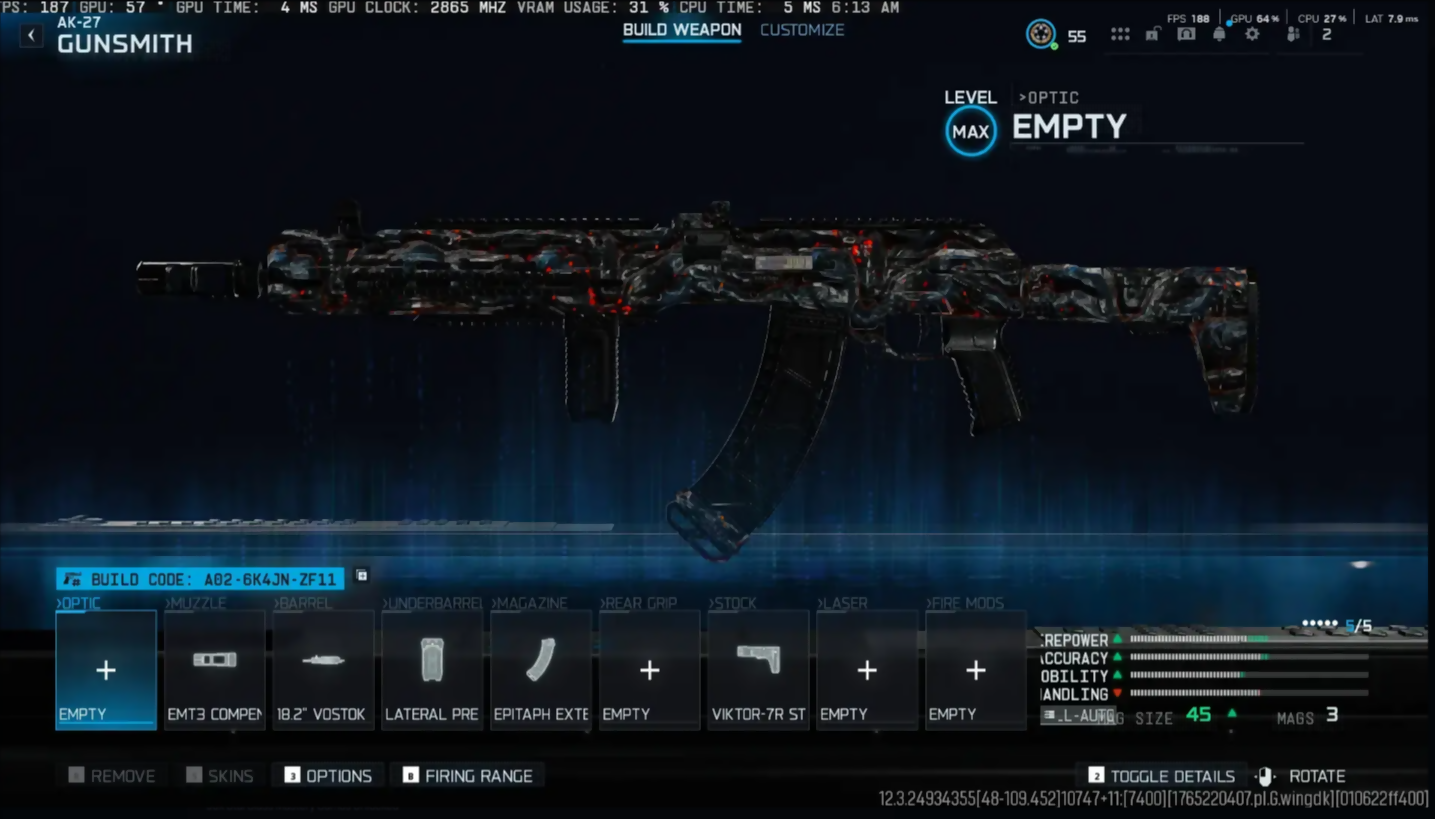Enter the Firing Range
This screenshot has height=819, width=1435.
467,776
